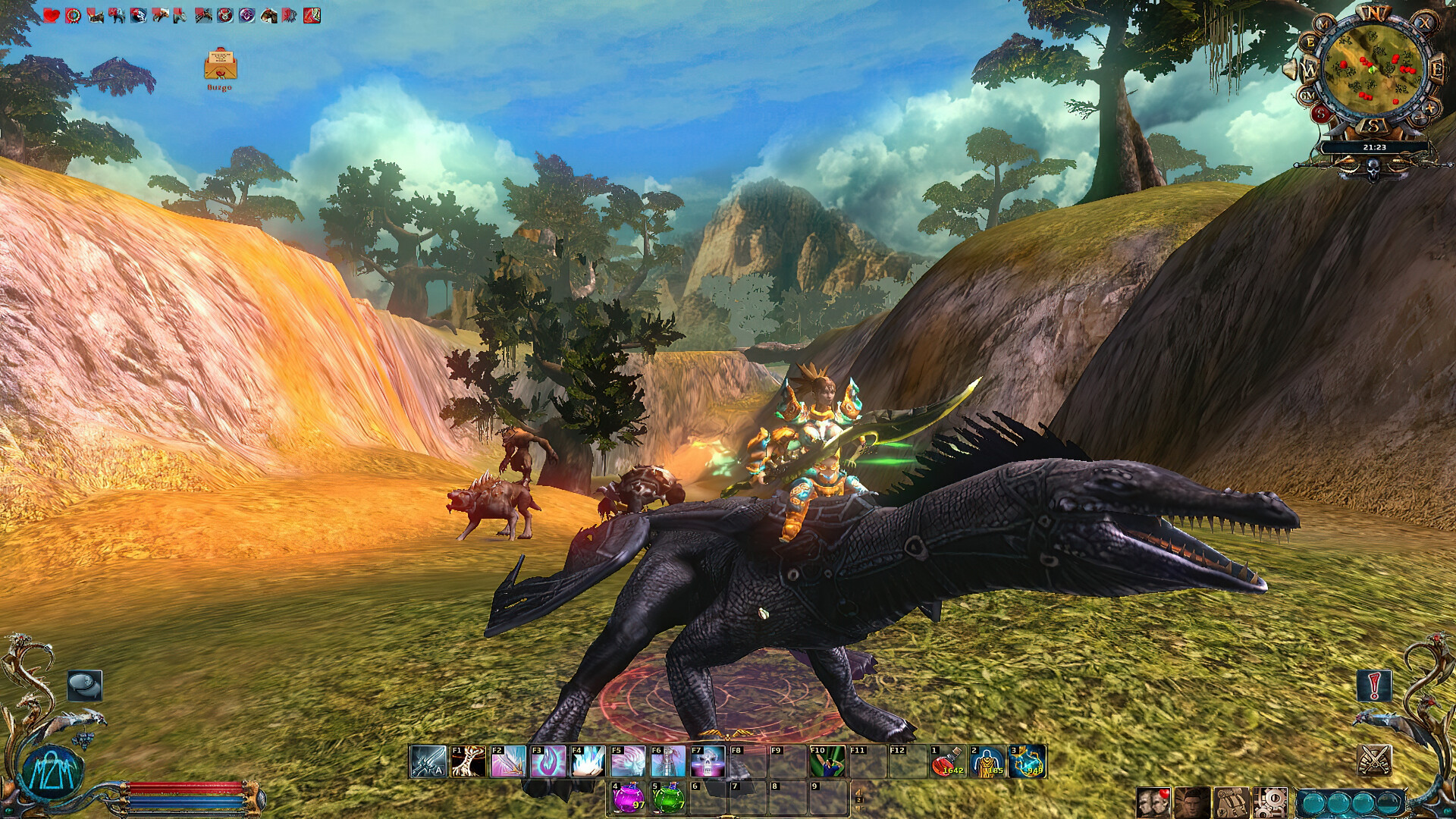Image resolution: width=1456 pixels, height=819 pixels.
Task: Trigger the F7 skull ability
Action: coord(708,761)
